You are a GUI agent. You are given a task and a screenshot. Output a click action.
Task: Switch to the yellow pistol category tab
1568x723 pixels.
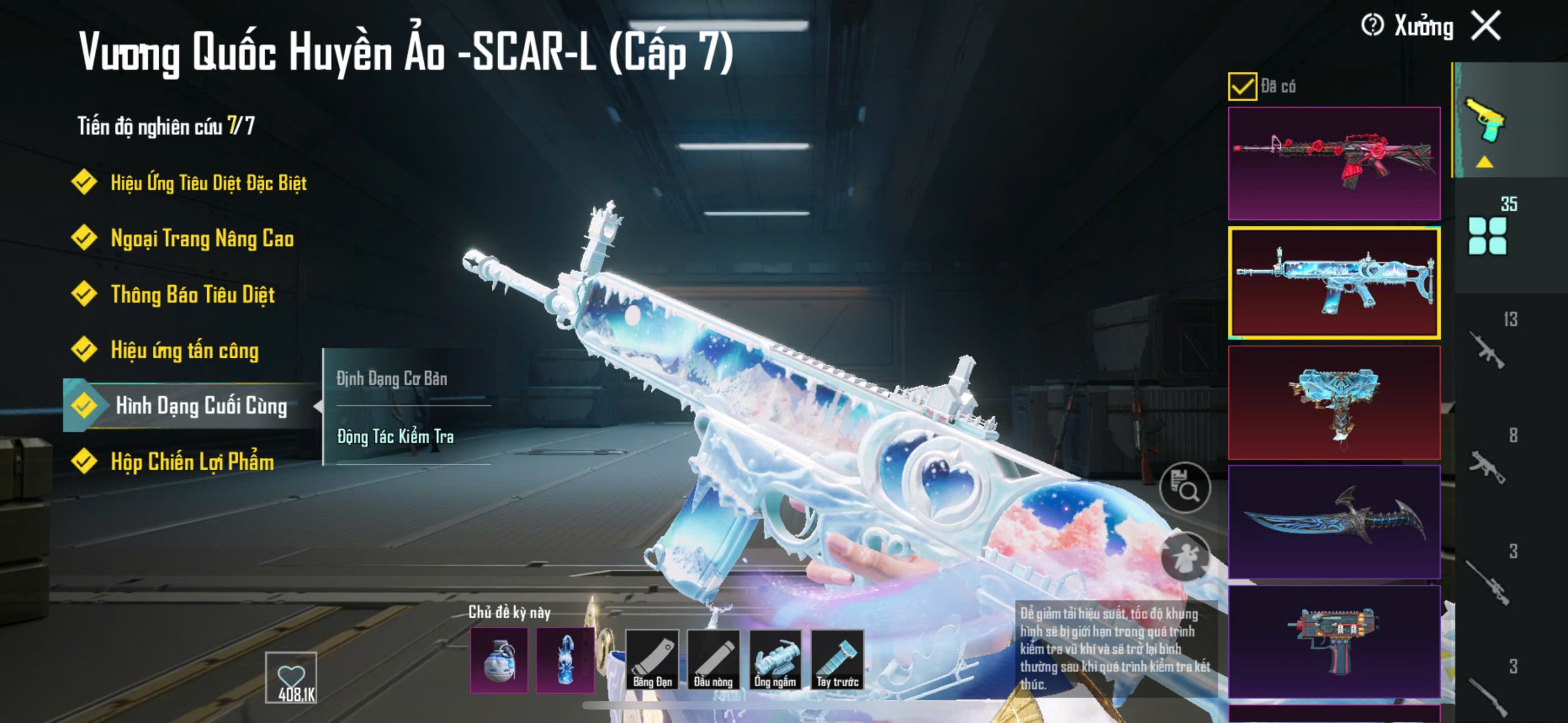(1485, 121)
